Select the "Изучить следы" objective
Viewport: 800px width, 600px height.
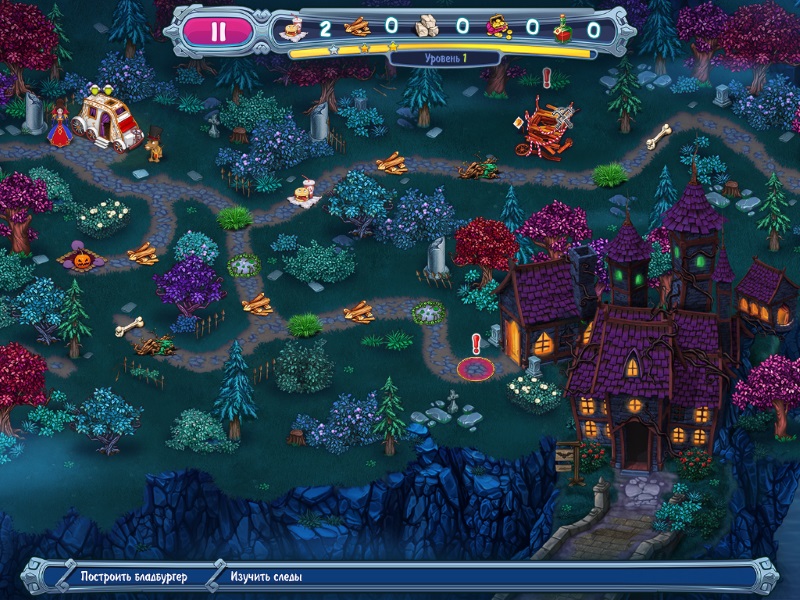(x=266, y=577)
